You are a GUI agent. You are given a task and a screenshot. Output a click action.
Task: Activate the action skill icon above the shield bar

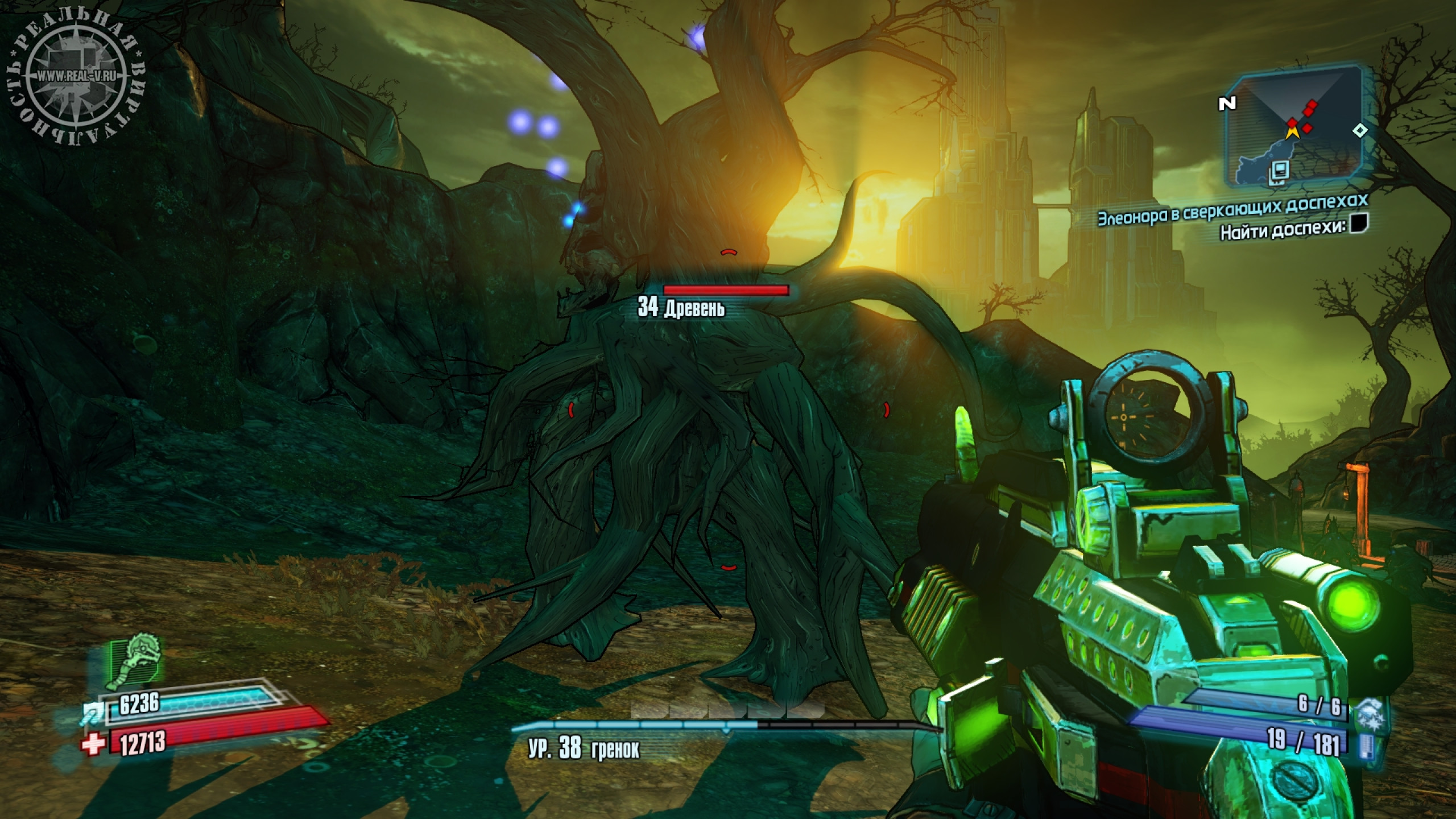pyautogui.click(x=135, y=661)
